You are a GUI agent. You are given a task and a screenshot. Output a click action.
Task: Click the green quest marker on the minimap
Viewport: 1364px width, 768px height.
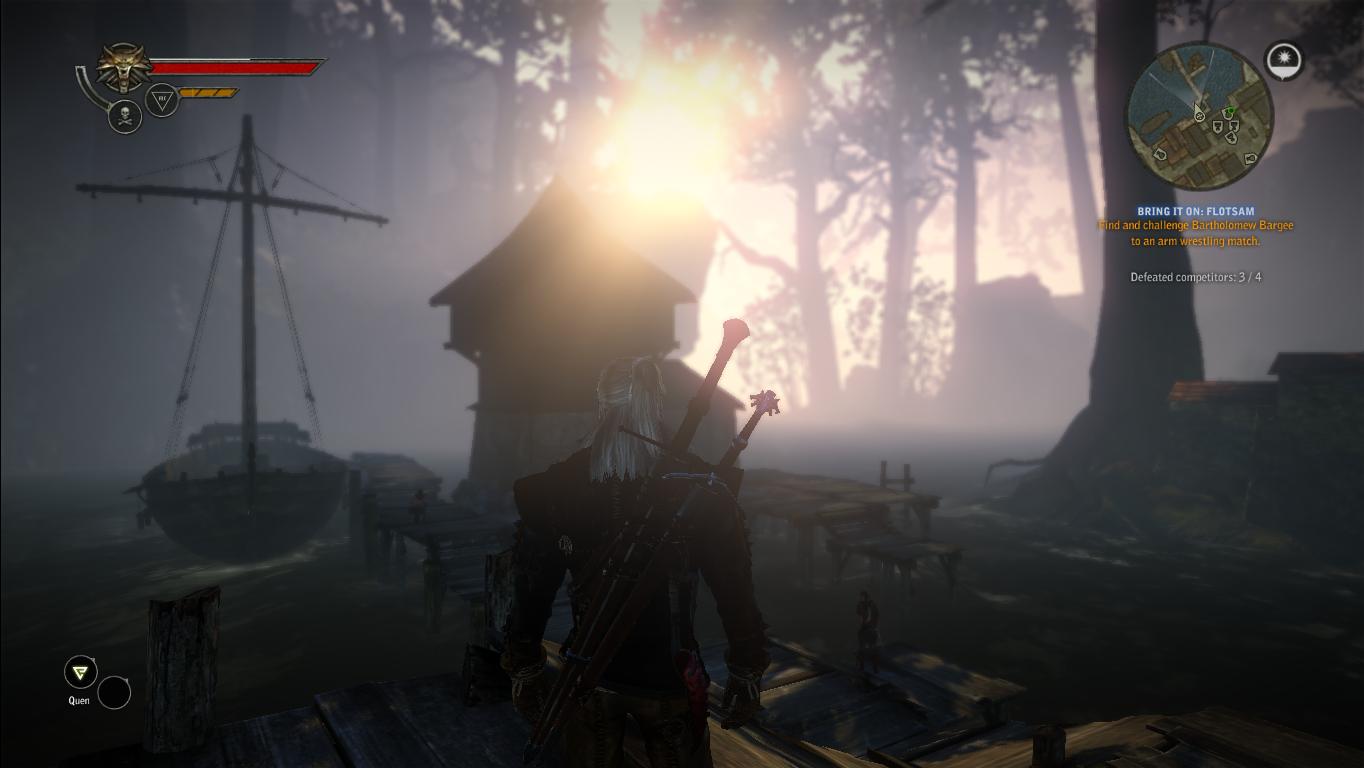pyautogui.click(x=1231, y=112)
